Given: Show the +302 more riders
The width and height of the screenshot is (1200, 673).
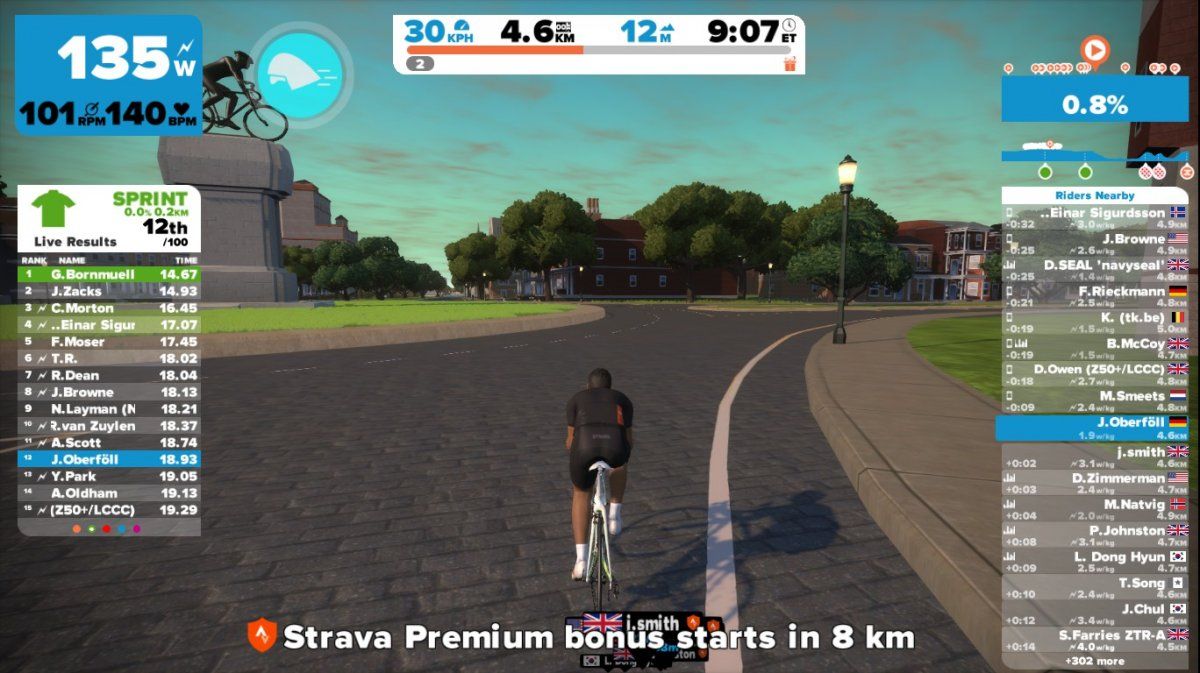Looking at the screenshot, I should coord(1095,661).
